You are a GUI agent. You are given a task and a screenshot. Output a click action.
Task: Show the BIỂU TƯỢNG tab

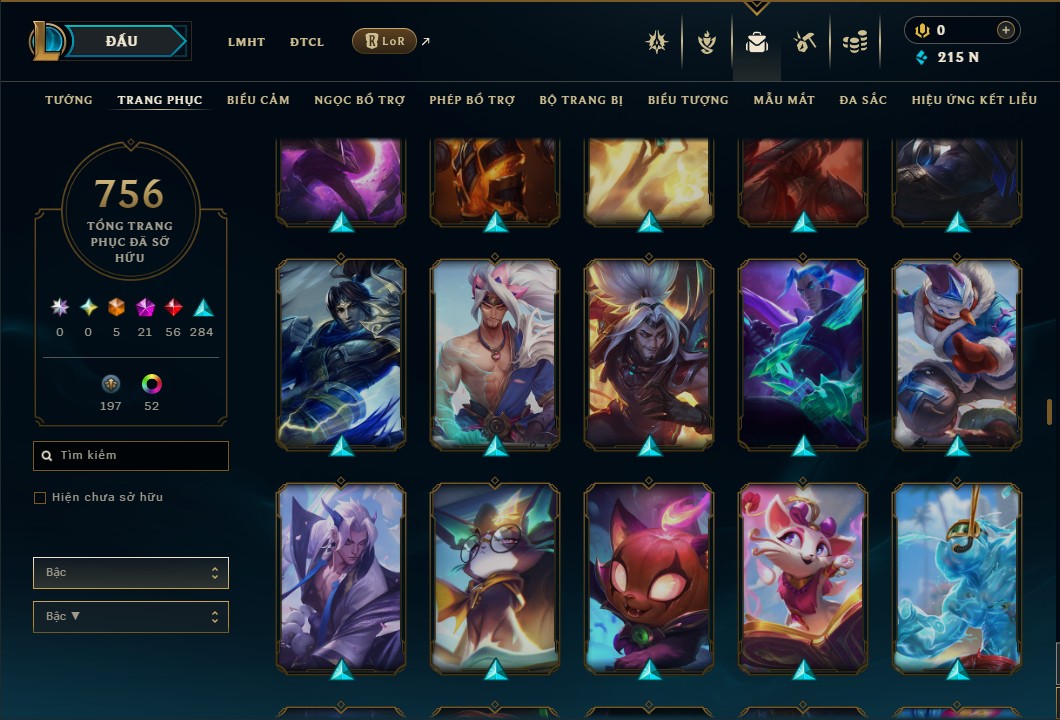point(688,100)
